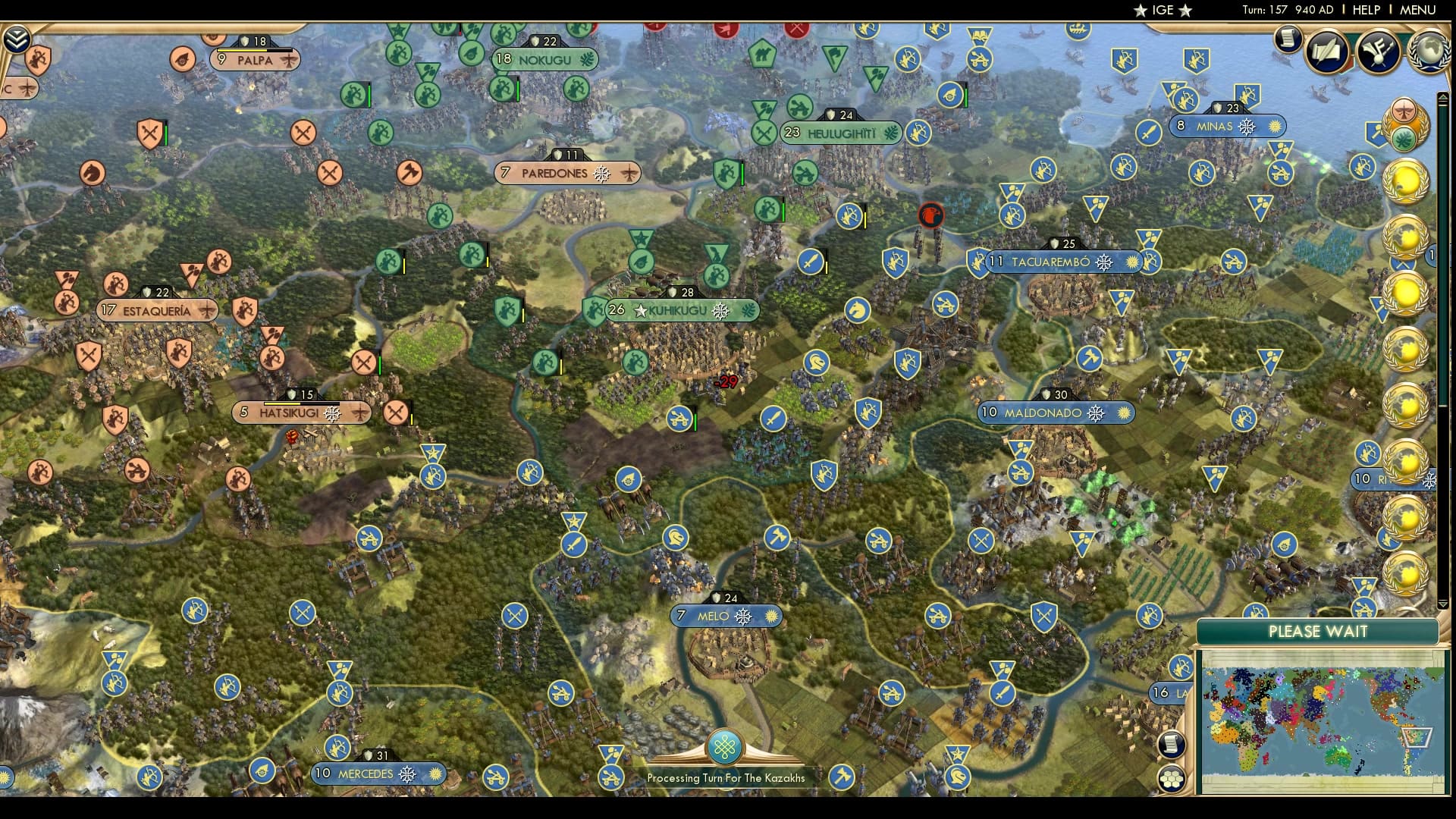Click the honeycomb hex icon near the minimap
Image resolution: width=1456 pixels, height=819 pixels.
(1172, 779)
